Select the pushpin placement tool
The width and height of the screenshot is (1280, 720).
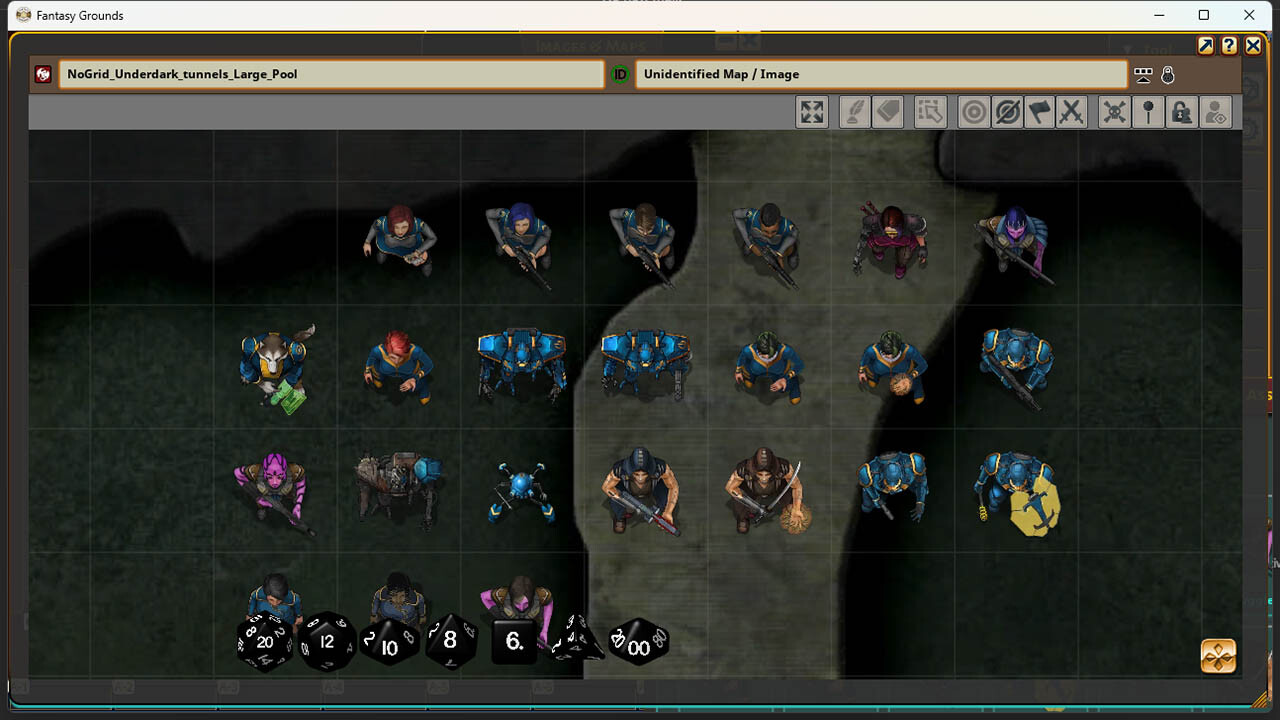click(1149, 112)
